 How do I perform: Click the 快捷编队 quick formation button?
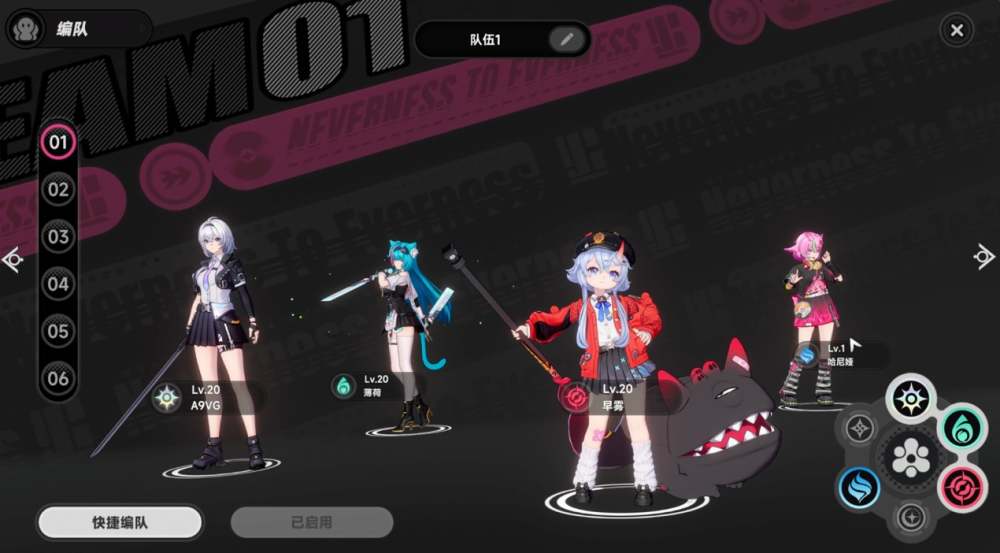click(x=120, y=521)
